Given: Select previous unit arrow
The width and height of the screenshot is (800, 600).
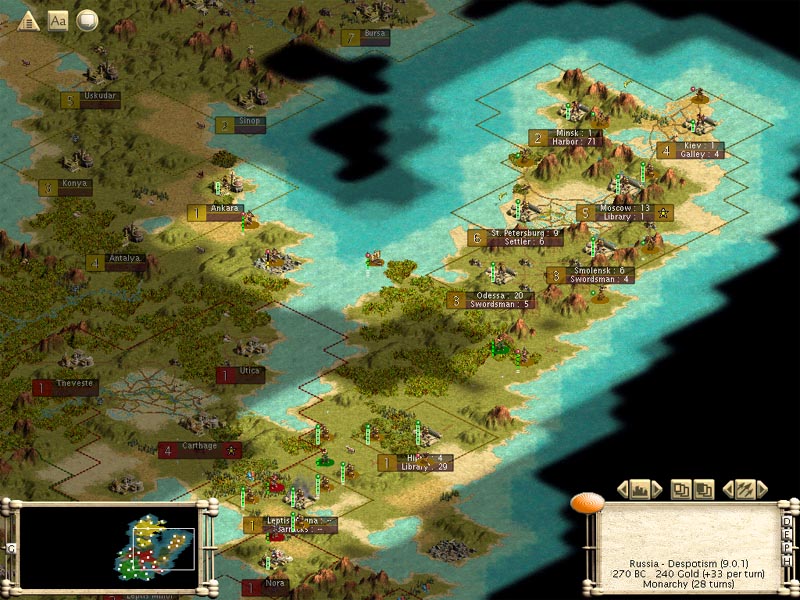Looking at the screenshot, I should pos(727,489).
